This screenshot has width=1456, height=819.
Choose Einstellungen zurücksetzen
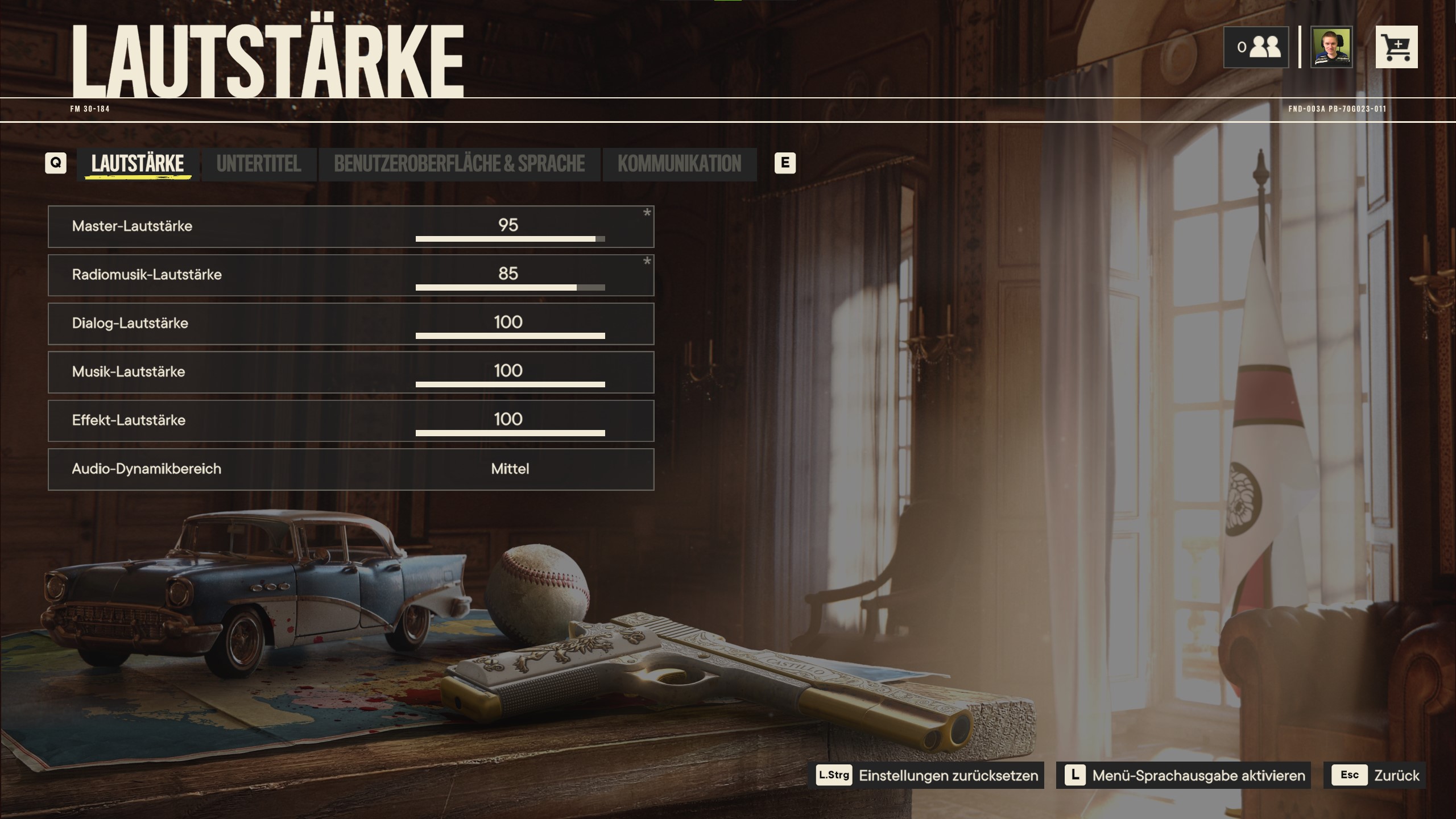[x=926, y=775]
